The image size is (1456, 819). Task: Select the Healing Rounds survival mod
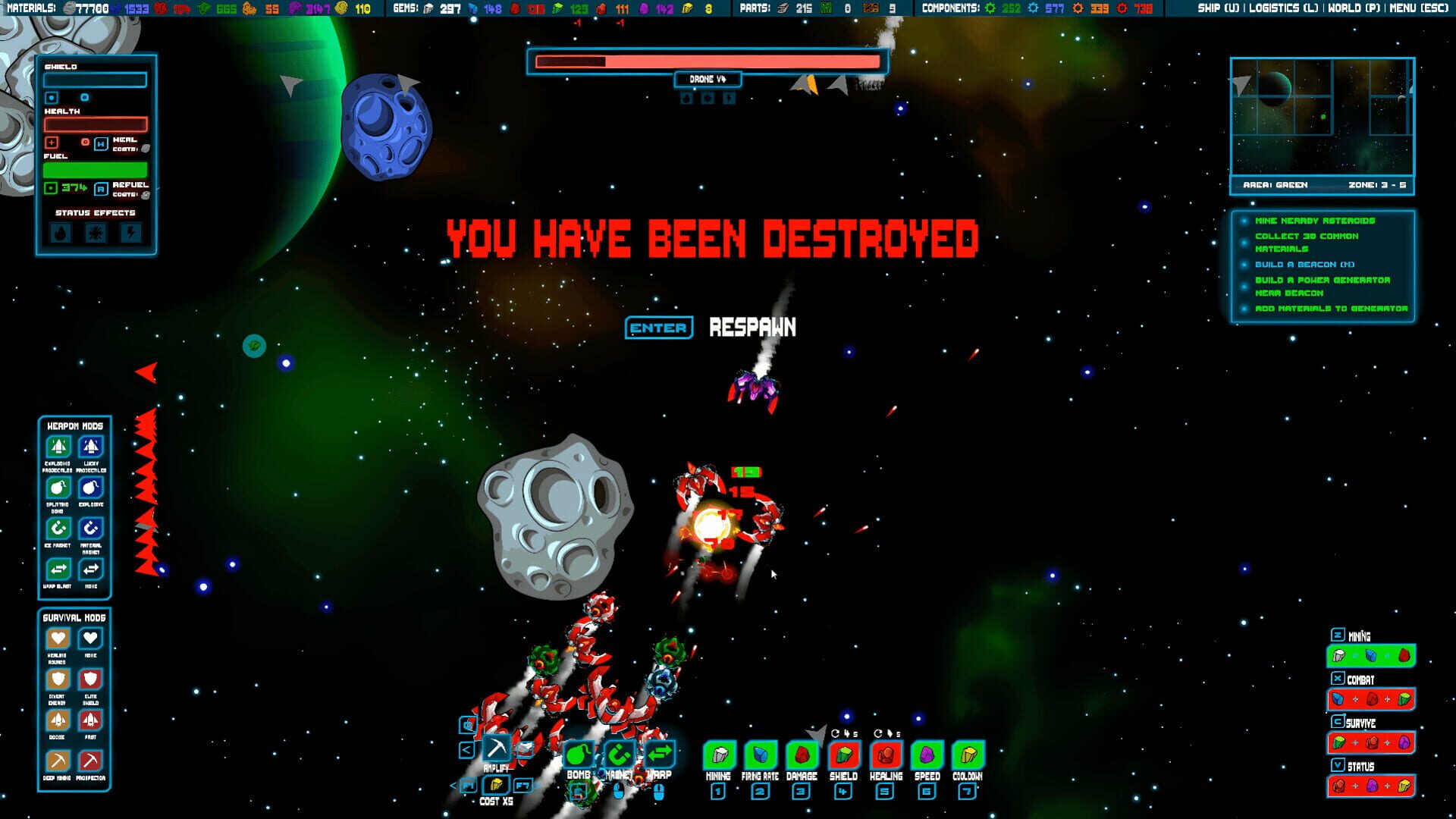[x=59, y=639]
